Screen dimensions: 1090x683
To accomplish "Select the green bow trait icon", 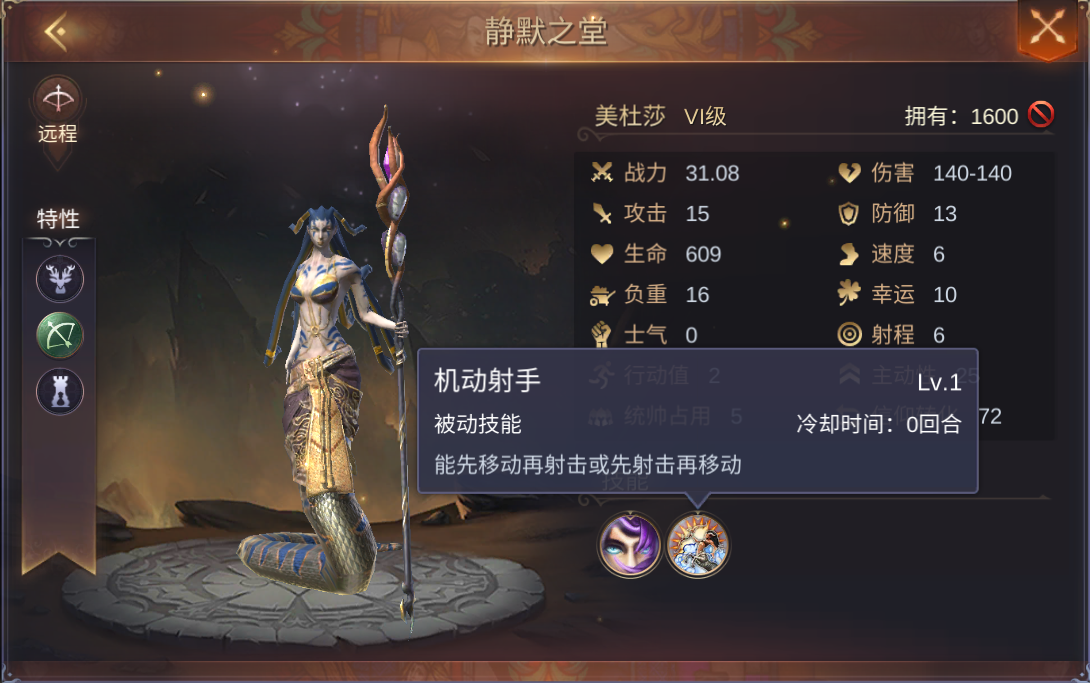I will (60, 335).
